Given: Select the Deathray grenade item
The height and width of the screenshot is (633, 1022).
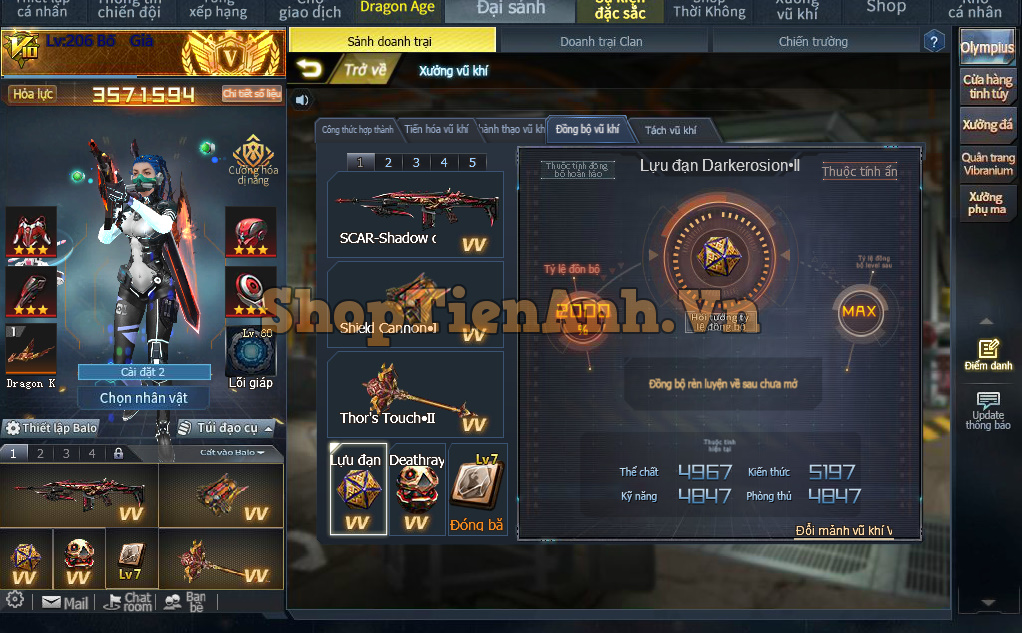Looking at the screenshot, I should coord(416,489).
